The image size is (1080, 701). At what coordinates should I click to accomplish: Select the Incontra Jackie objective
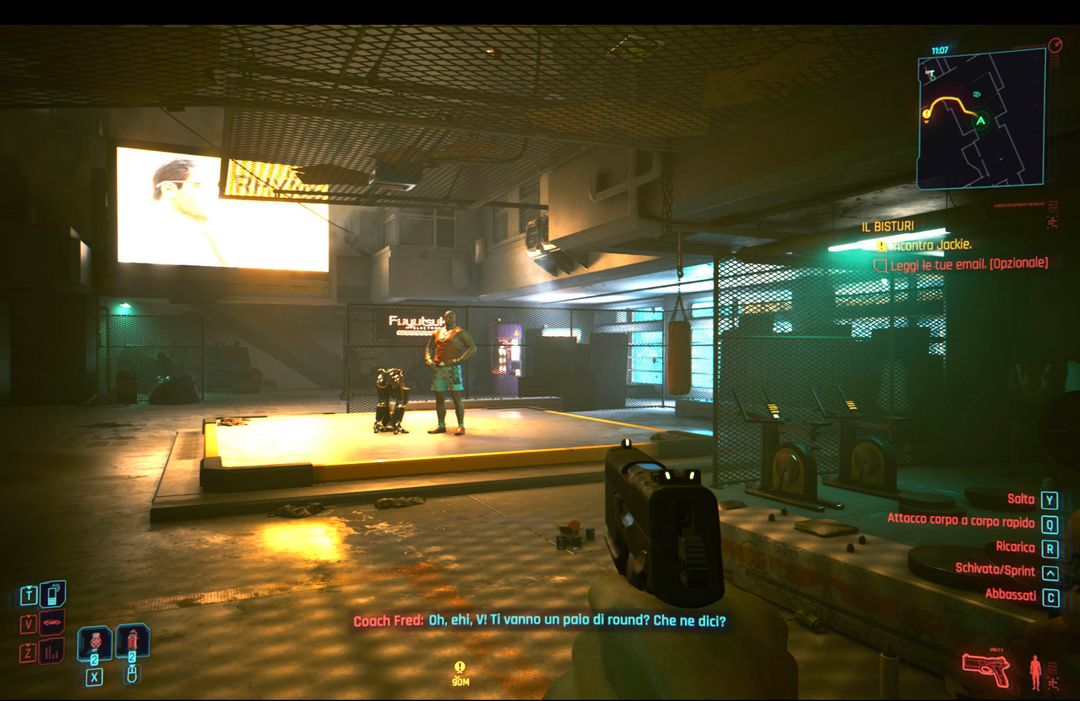pos(931,245)
